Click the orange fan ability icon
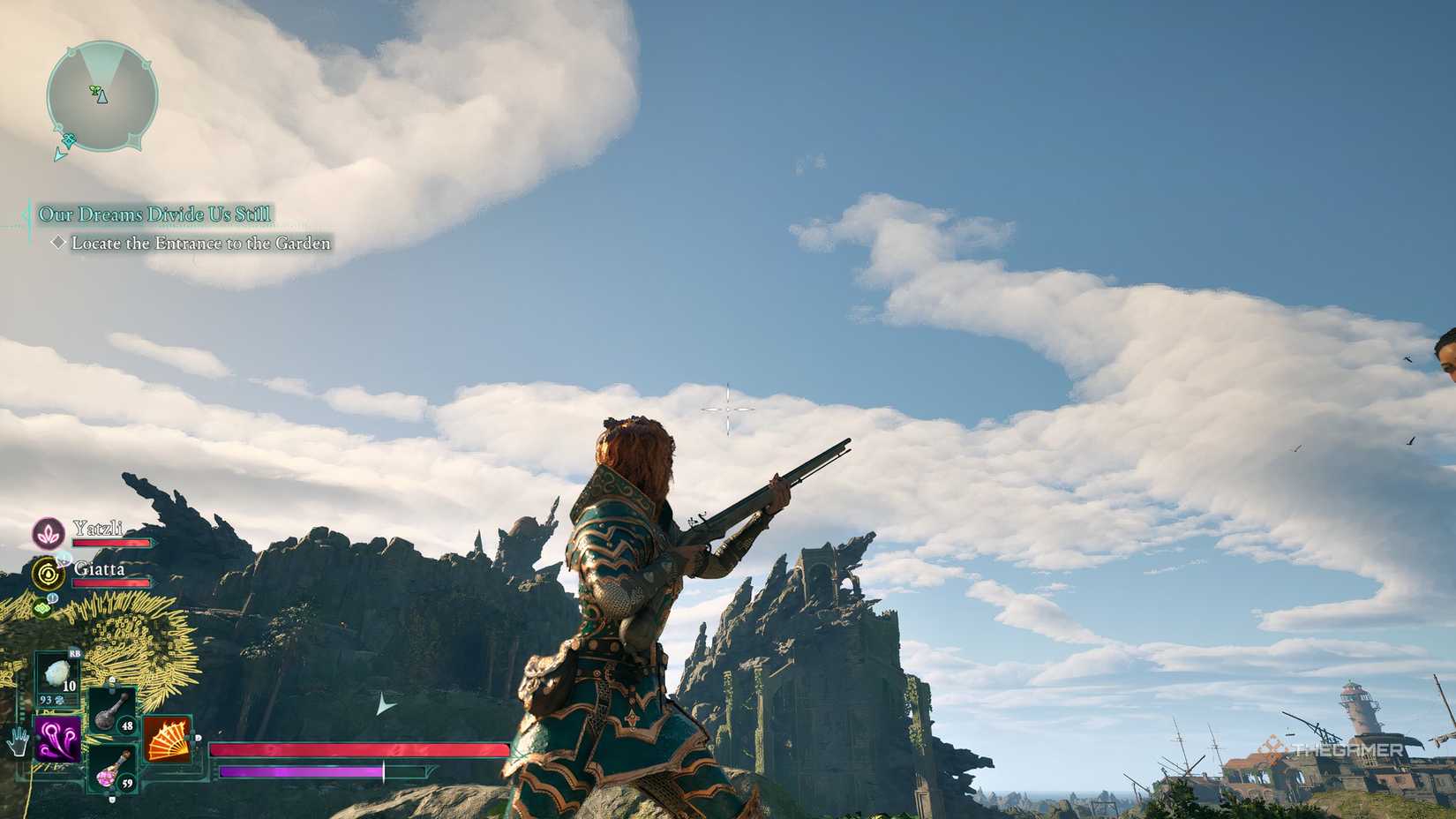Viewport: 1456px width, 819px height. pyautogui.click(x=169, y=740)
